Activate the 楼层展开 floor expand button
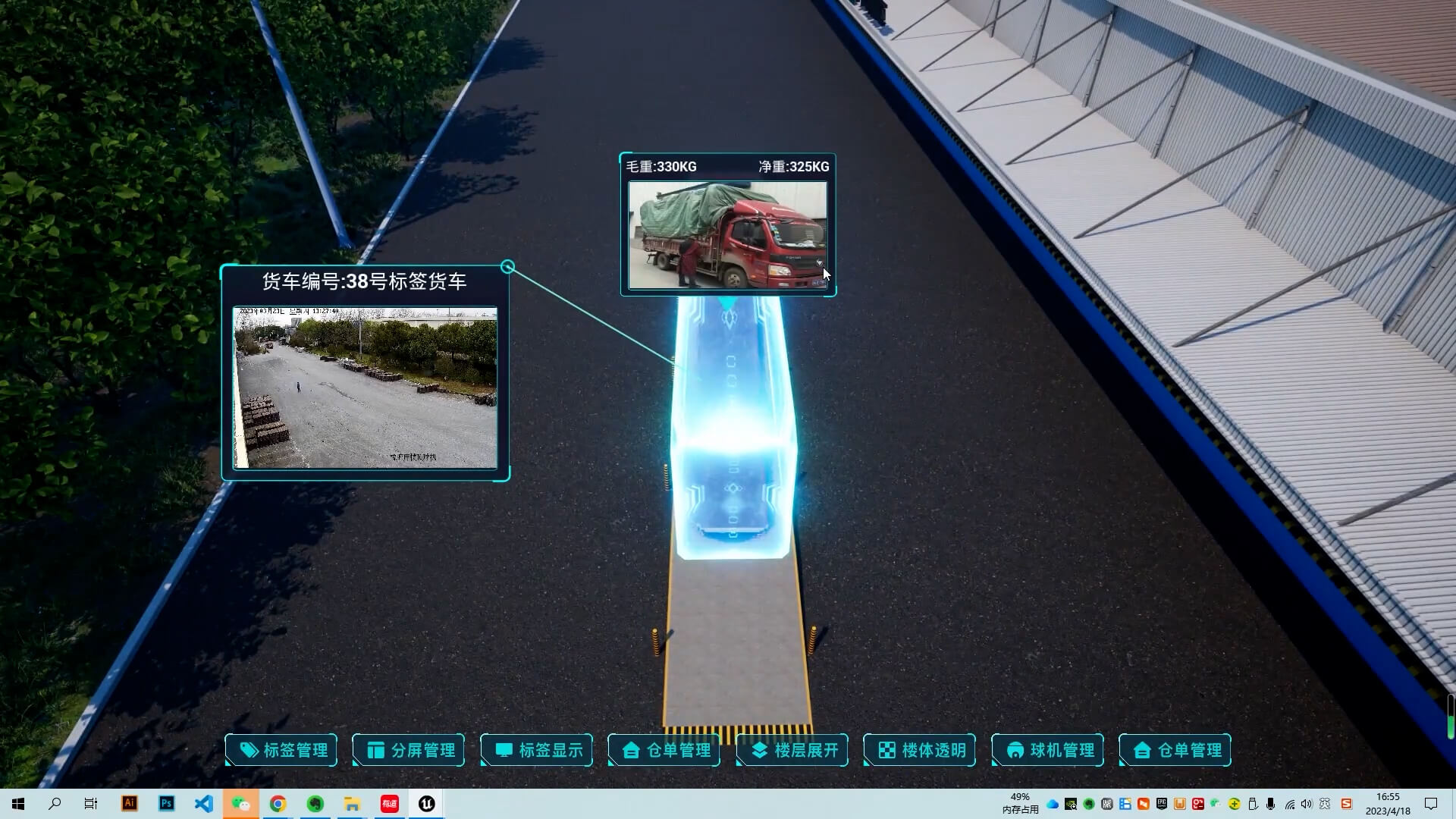Screen dimensions: 1456x819 [792, 750]
